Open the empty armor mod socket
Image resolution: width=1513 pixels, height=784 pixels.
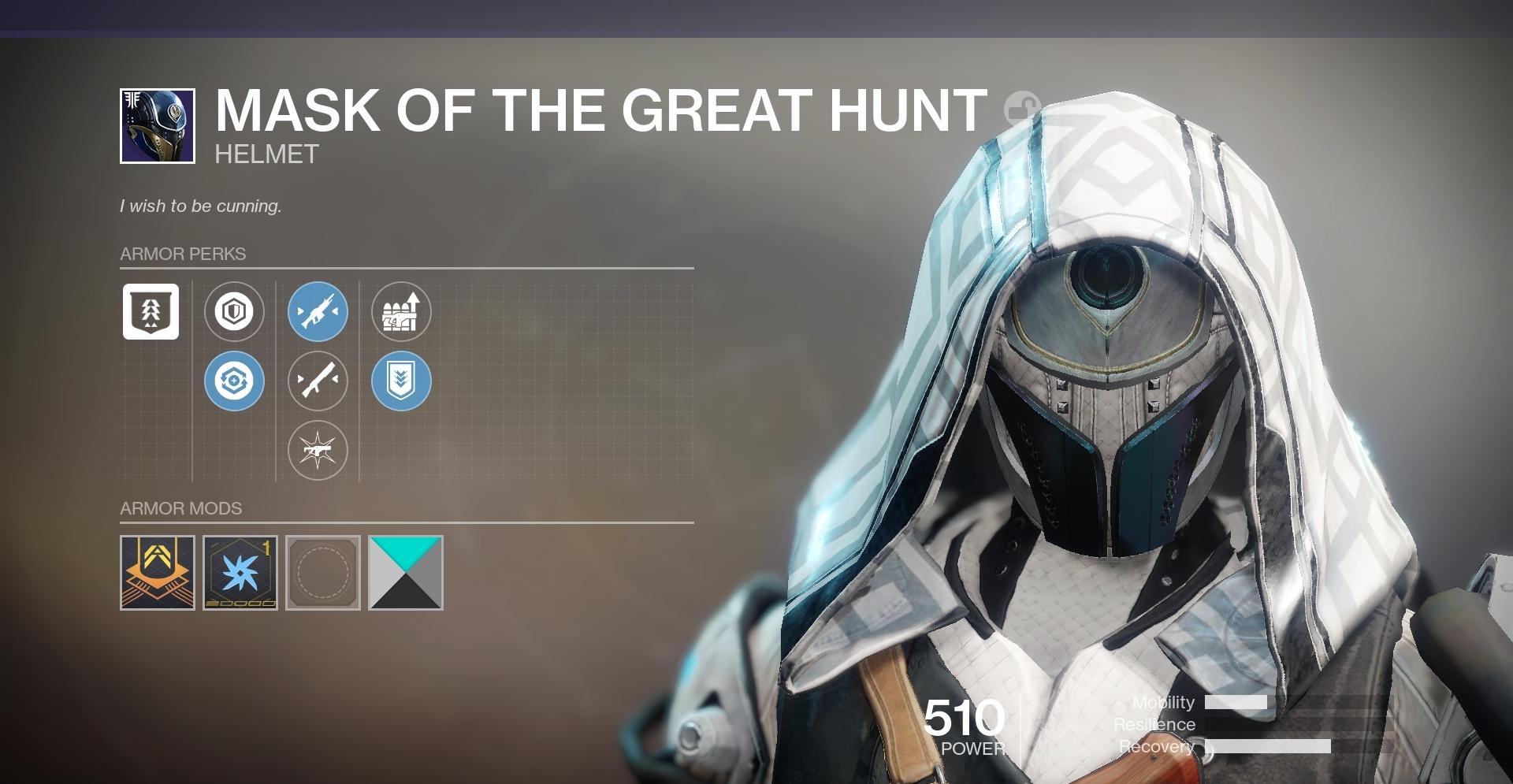pos(322,574)
